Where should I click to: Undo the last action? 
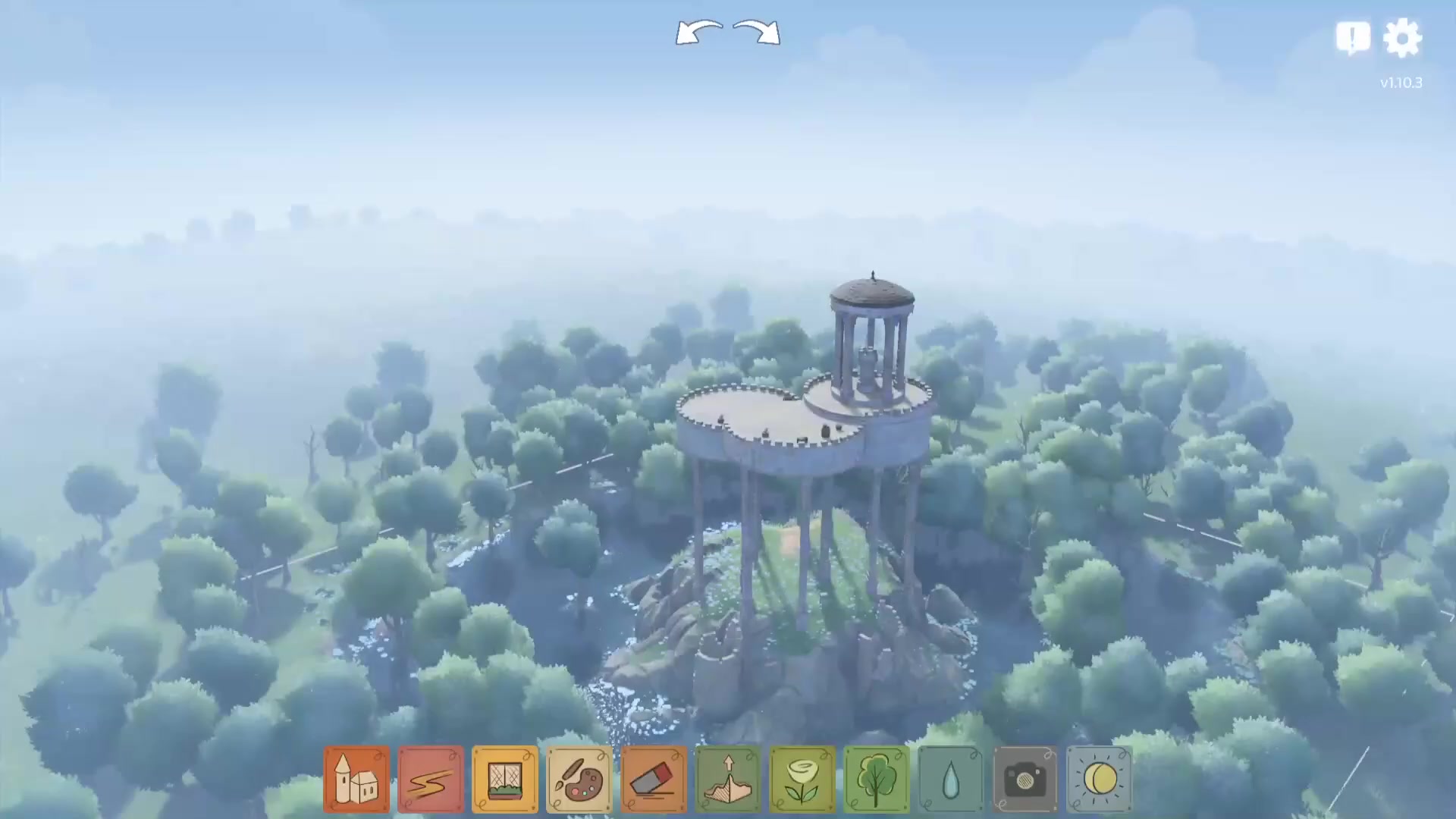tap(699, 32)
